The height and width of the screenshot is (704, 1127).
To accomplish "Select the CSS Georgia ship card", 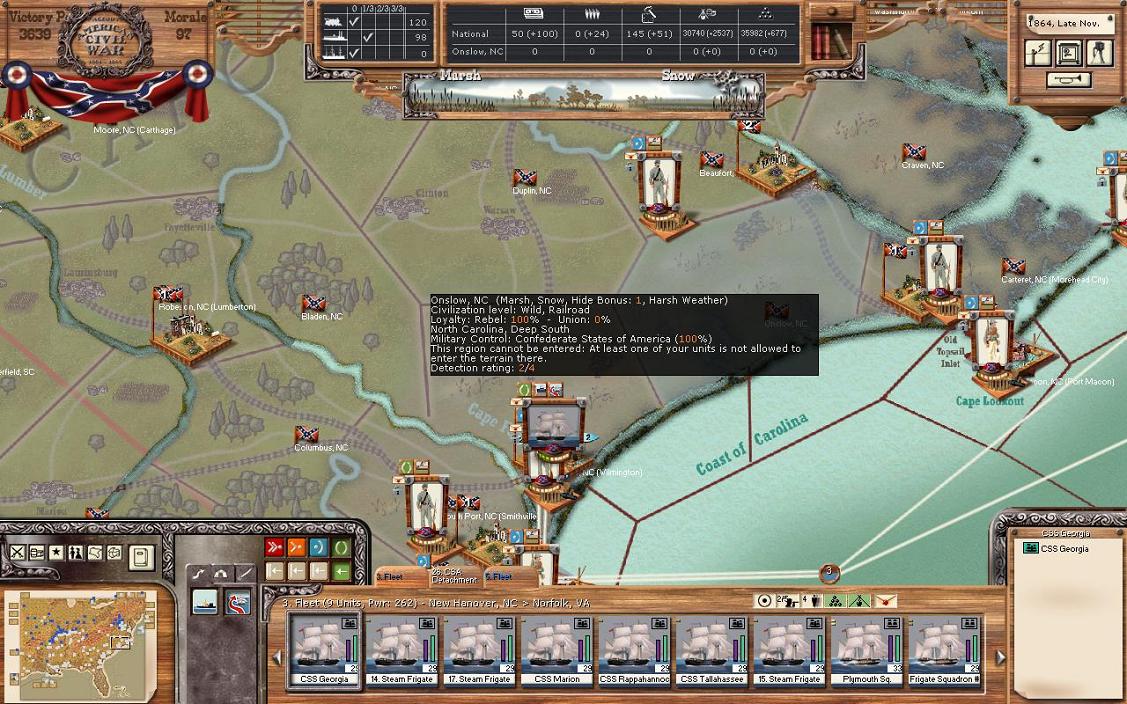I will click(x=324, y=648).
